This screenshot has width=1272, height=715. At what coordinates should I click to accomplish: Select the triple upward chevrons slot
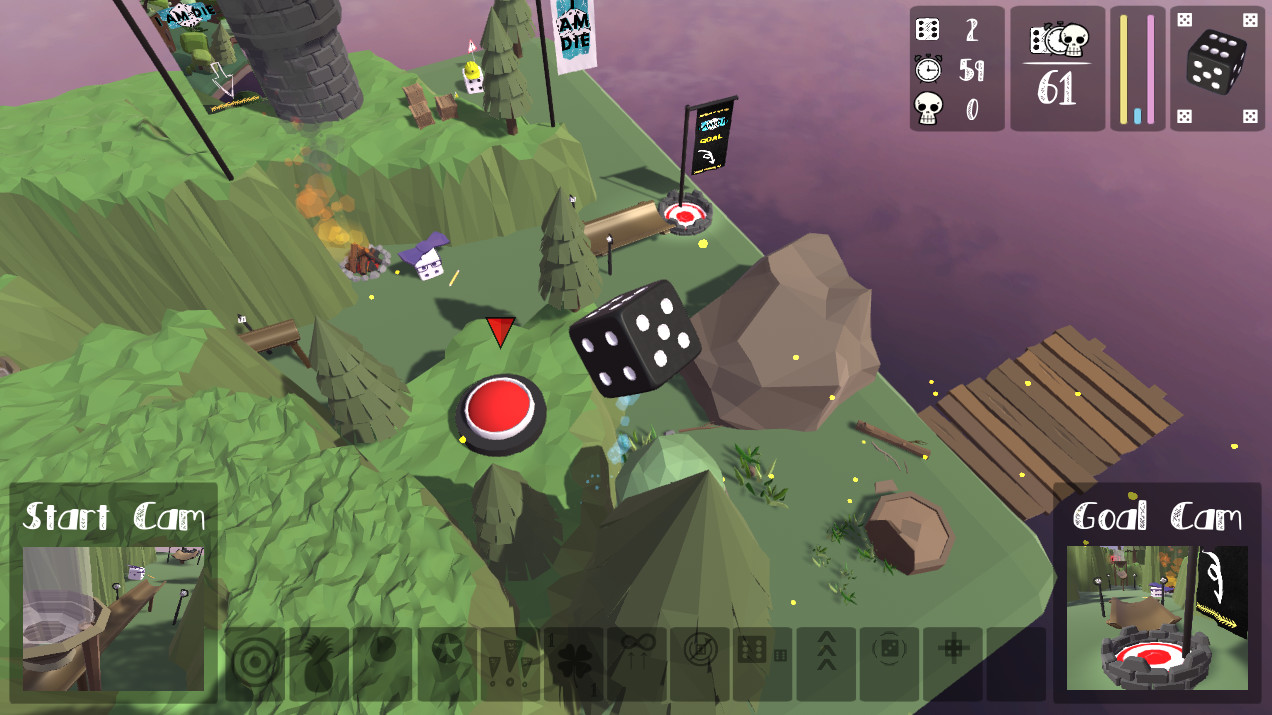point(826,663)
